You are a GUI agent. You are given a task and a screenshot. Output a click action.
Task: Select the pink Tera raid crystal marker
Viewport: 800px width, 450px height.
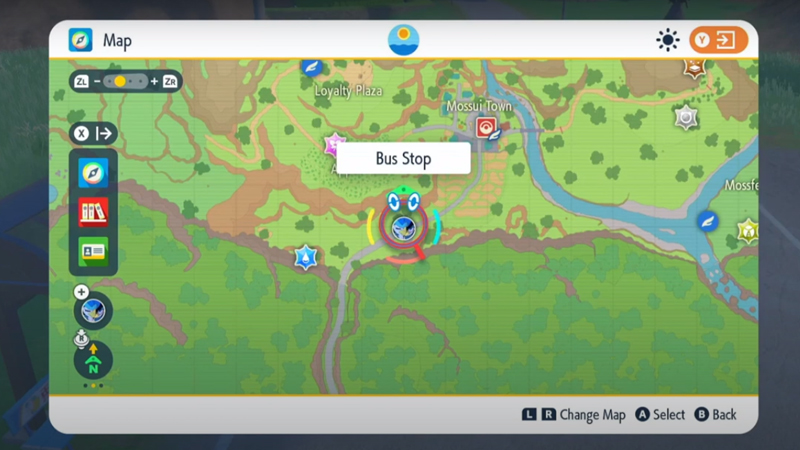tap(334, 145)
